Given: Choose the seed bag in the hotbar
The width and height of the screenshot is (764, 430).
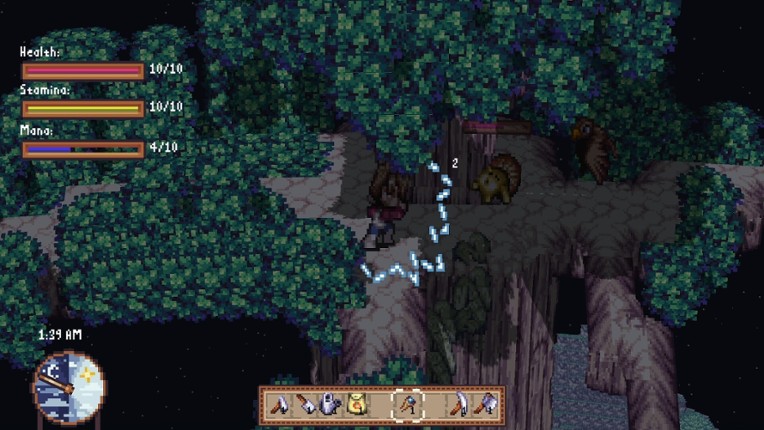Looking at the screenshot, I should point(357,405).
